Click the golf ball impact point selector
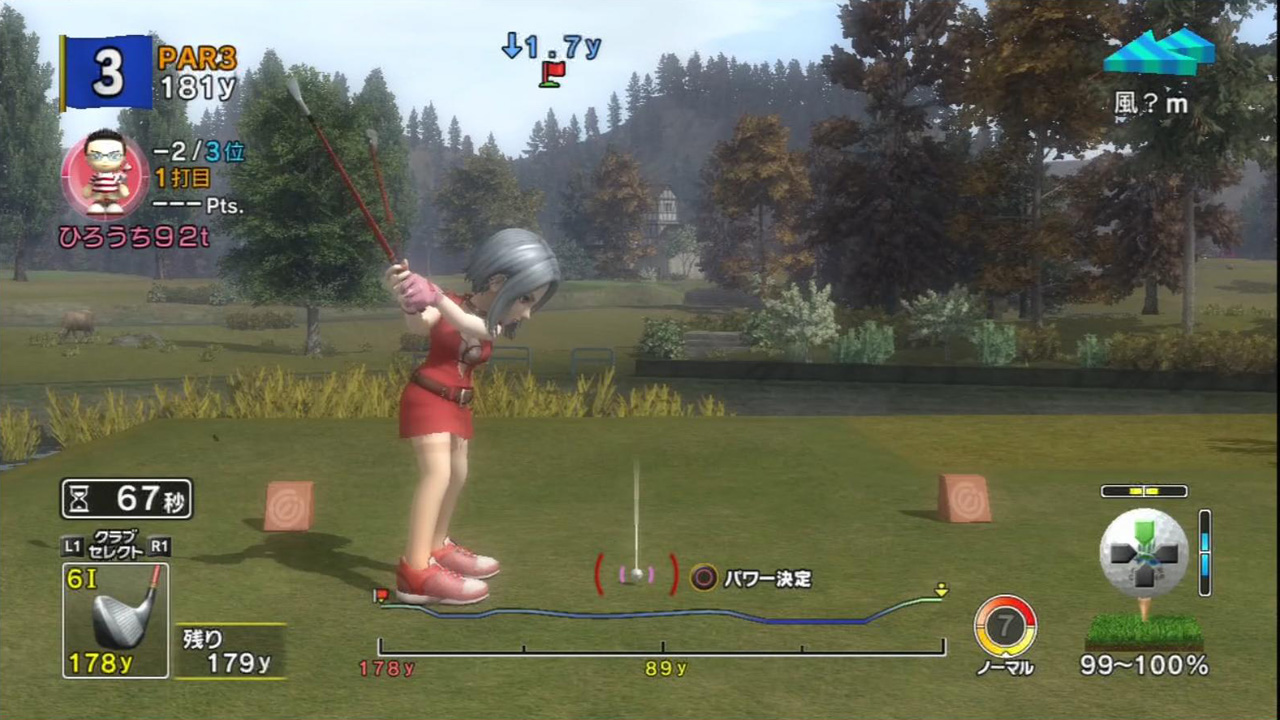 click(1144, 553)
